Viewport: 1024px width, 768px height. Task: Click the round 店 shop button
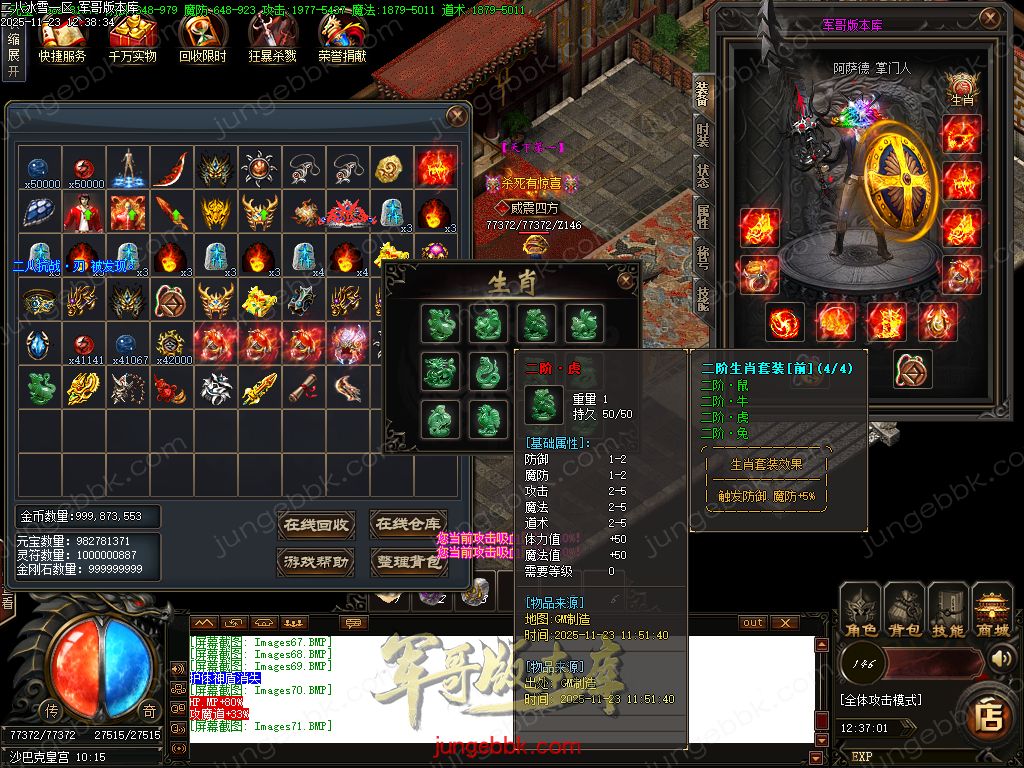pos(989,714)
